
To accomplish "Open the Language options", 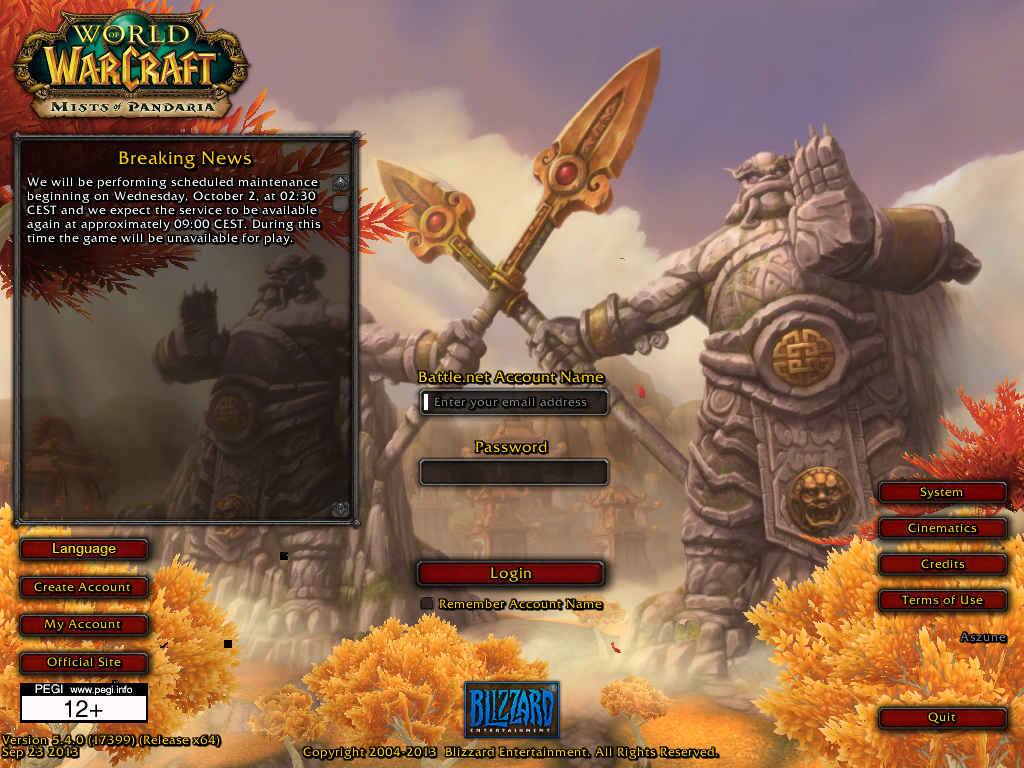I will pyautogui.click(x=84, y=549).
